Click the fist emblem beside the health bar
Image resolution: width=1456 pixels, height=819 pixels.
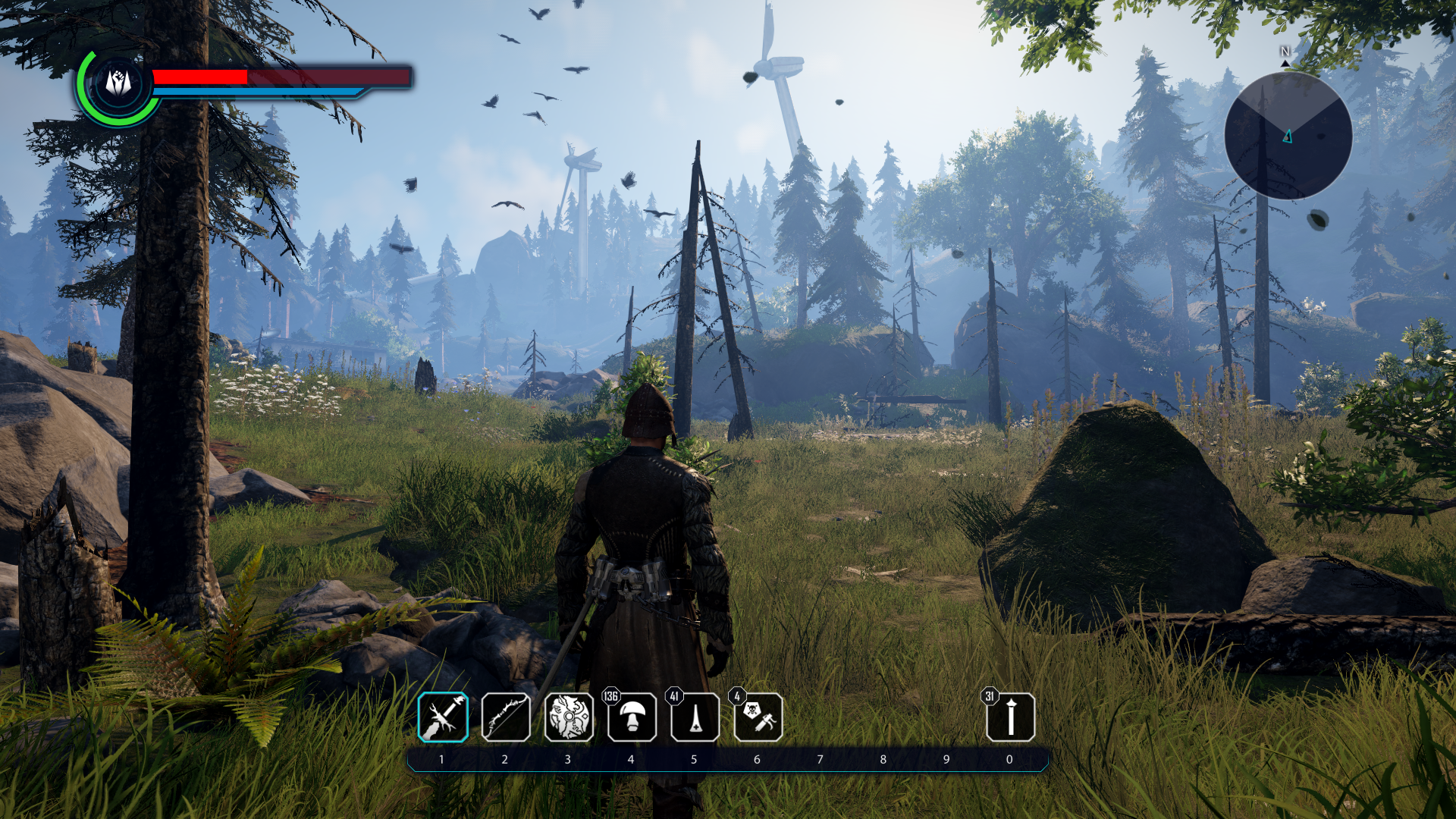click(x=118, y=83)
